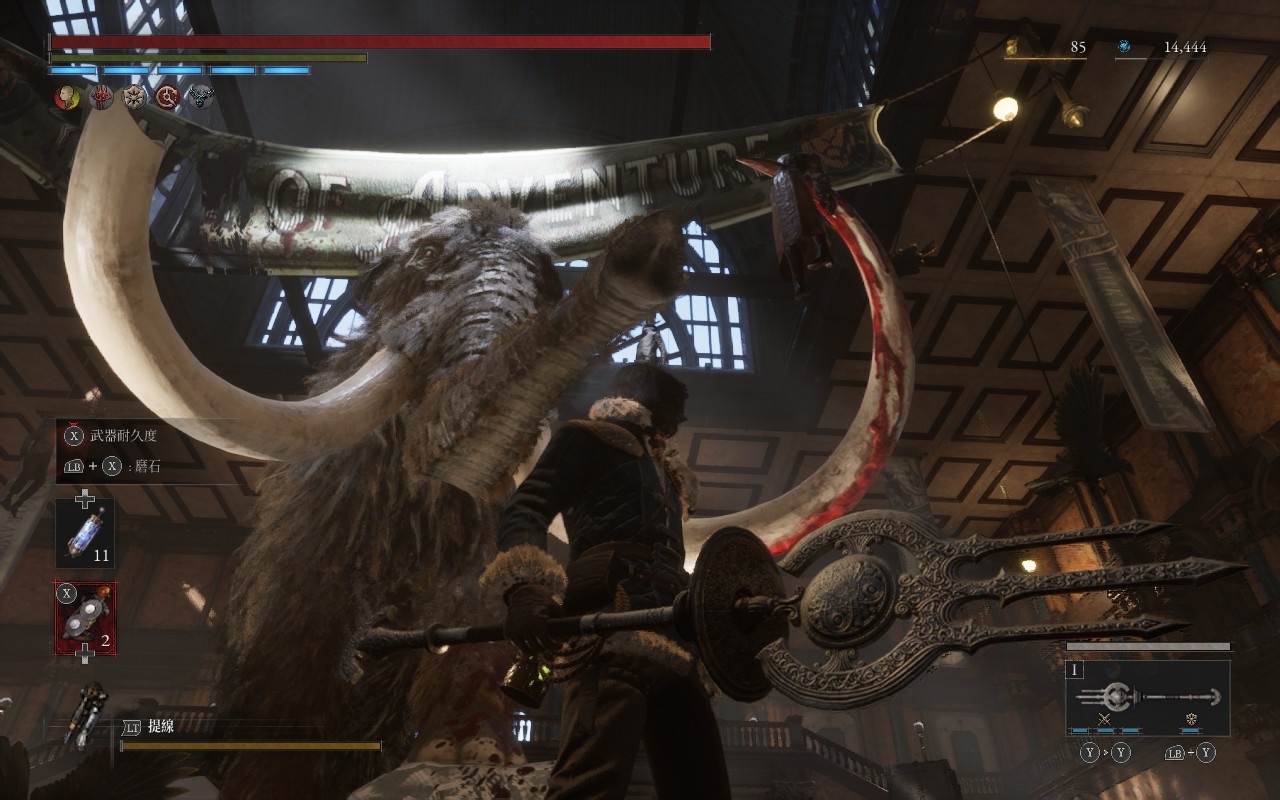Select the red circular-arrow buff icon
The height and width of the screenshot is (800, 1280).
pyautogui.click(x=167, y=97)
